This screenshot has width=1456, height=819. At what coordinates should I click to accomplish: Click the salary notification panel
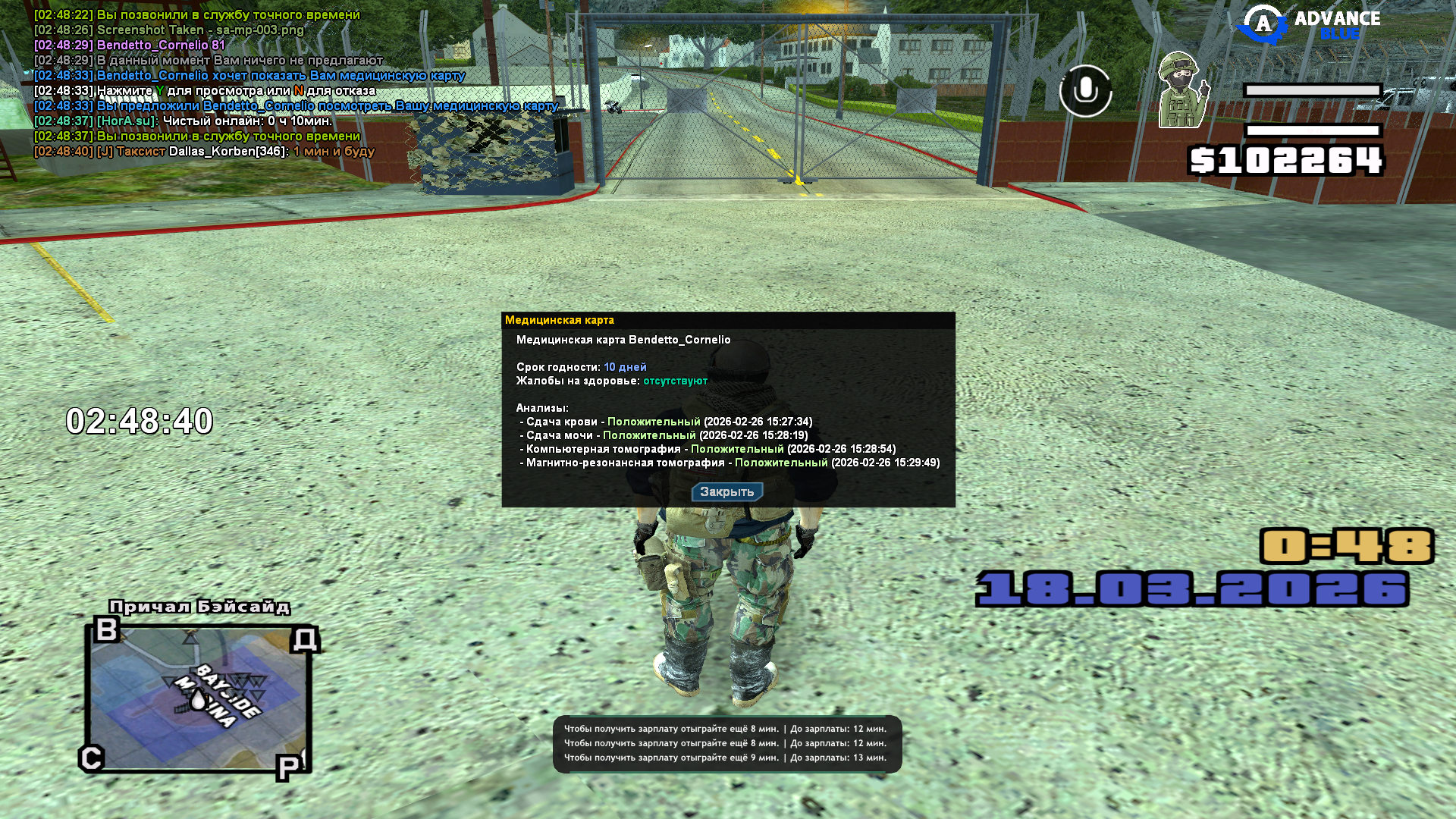pyautogui.click(x=726, y=743)
